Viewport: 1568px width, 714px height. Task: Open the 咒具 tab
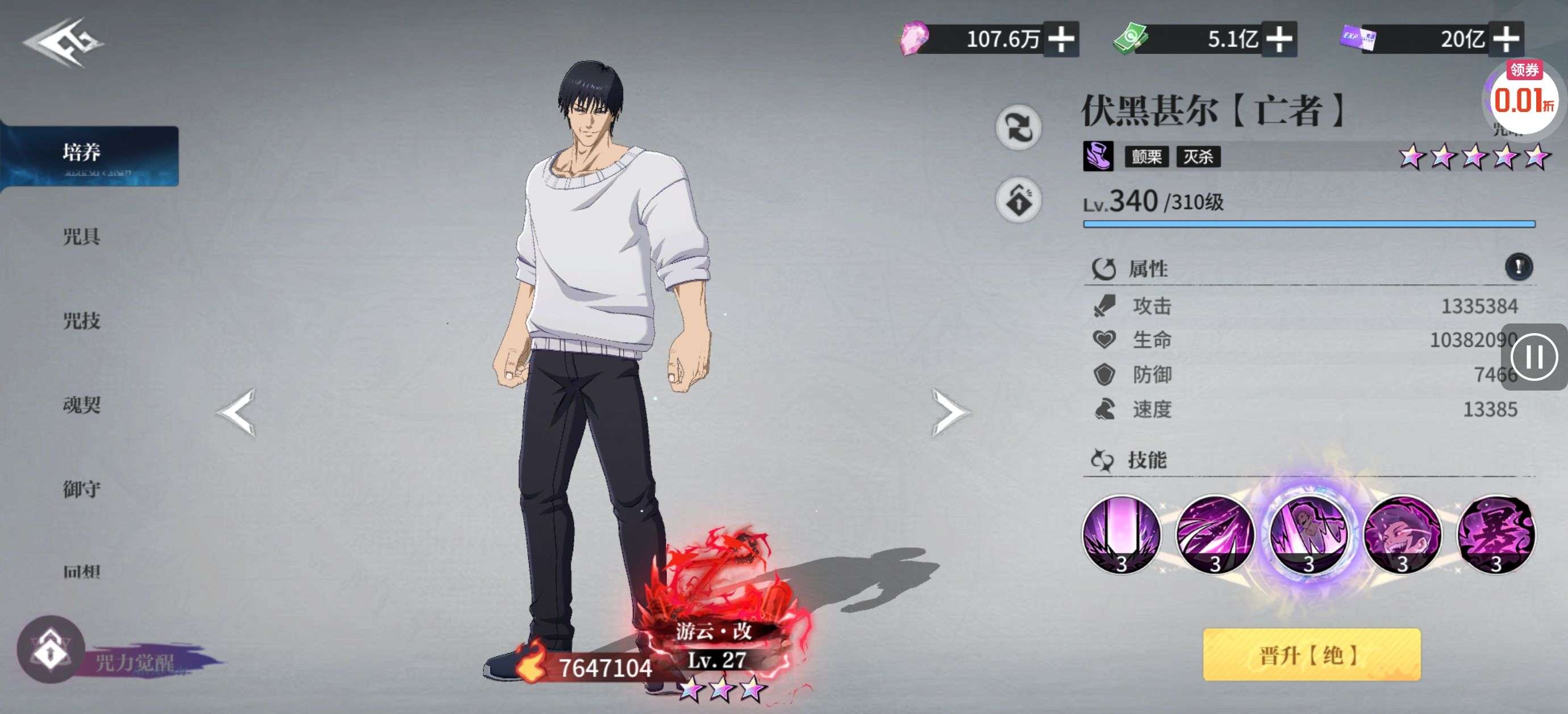82,236
